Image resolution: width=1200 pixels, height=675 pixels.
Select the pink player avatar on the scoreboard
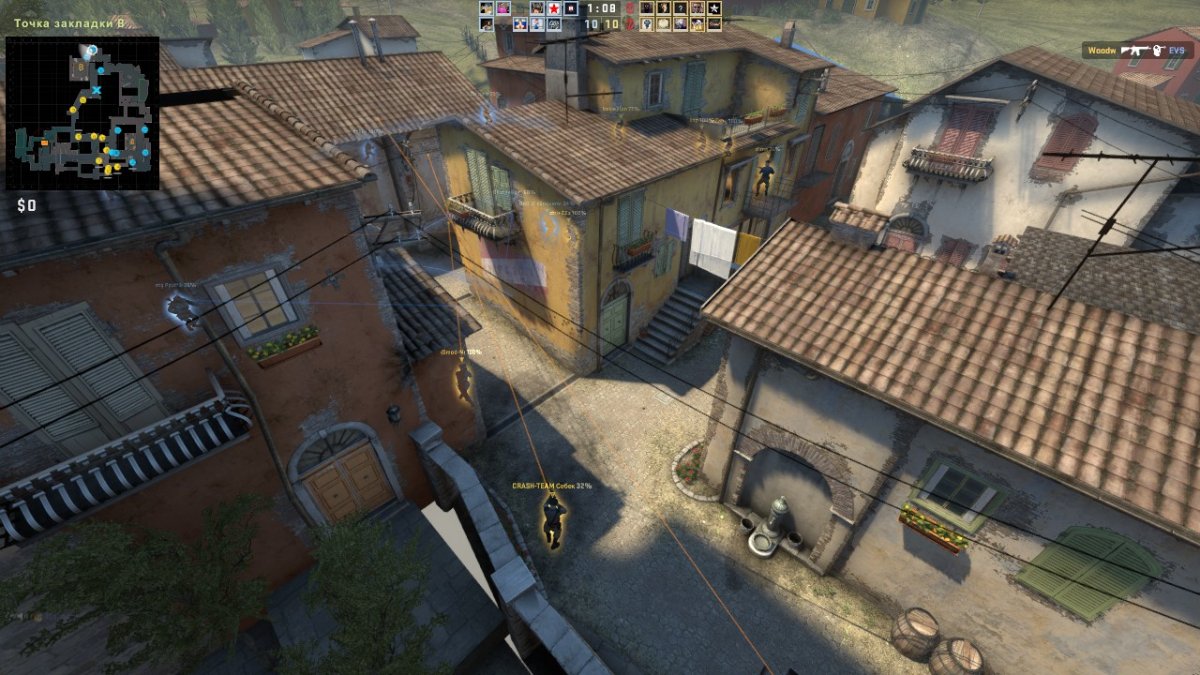pos(503,8)
